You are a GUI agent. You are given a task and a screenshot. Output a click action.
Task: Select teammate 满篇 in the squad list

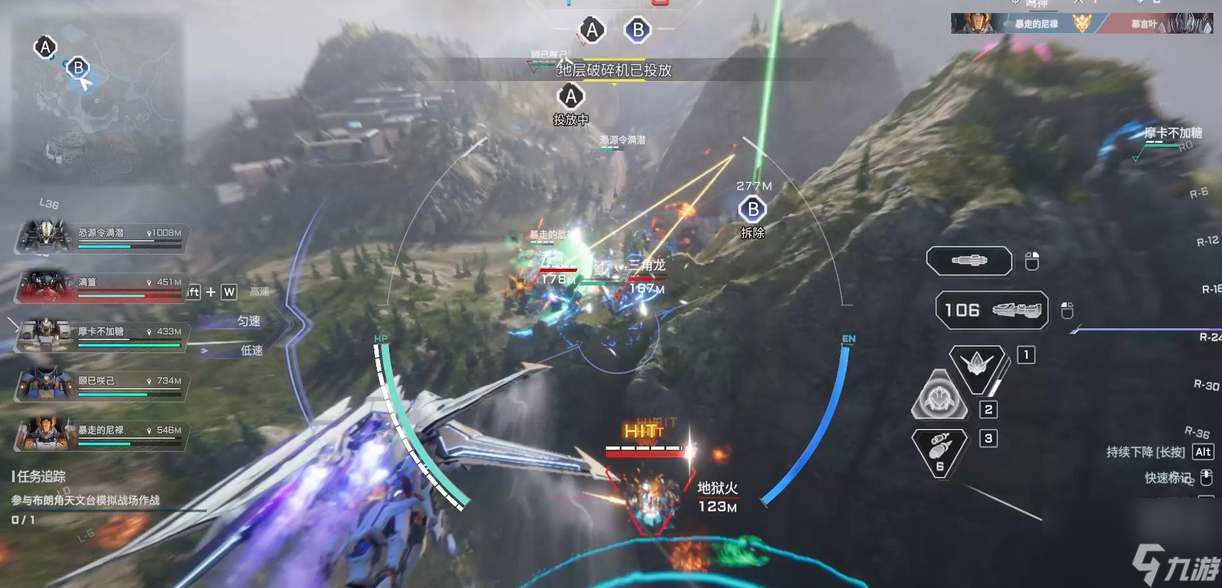100,289
